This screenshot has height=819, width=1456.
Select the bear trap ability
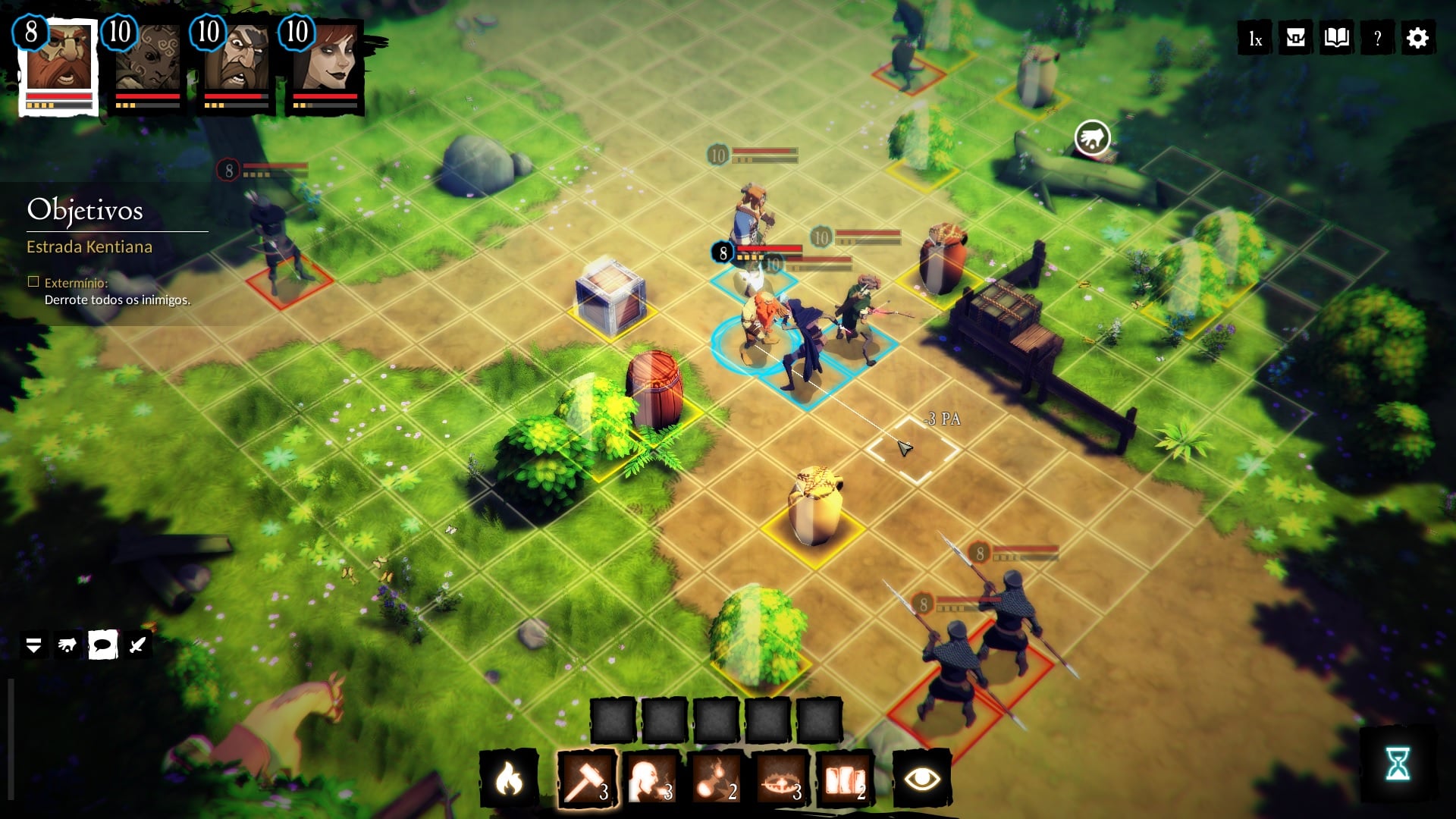click(780, 779)
